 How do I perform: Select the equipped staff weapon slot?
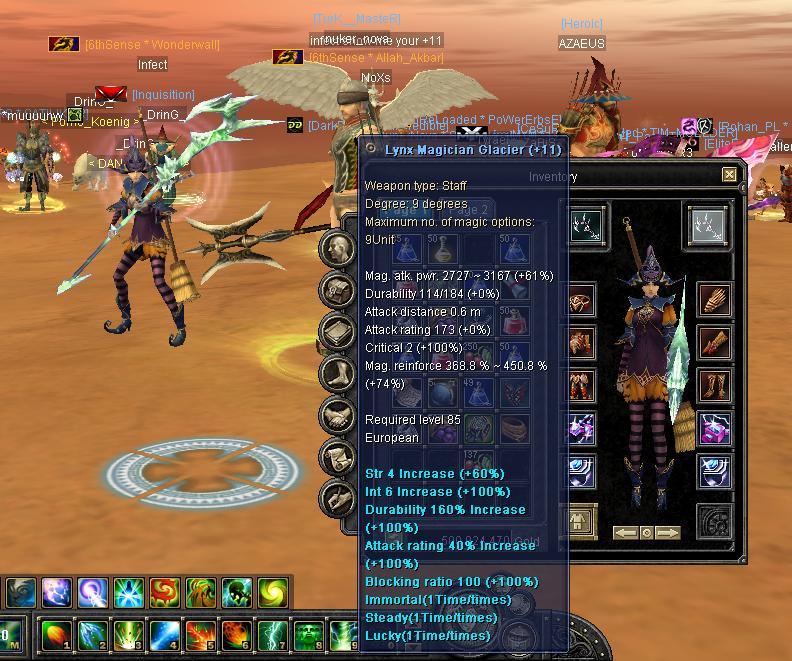[x=584, y=226]
